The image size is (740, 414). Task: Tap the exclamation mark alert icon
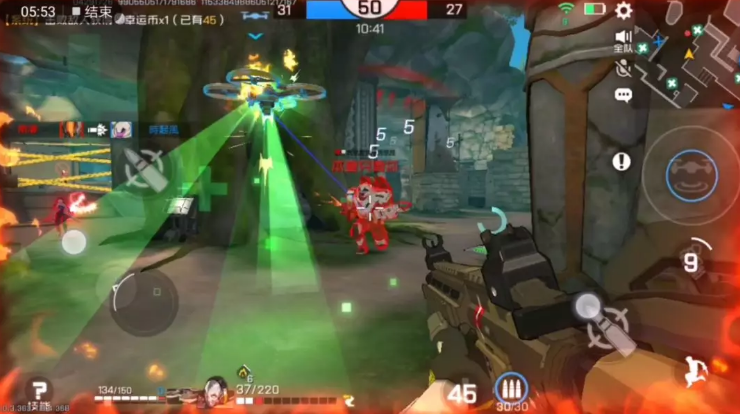622,160
